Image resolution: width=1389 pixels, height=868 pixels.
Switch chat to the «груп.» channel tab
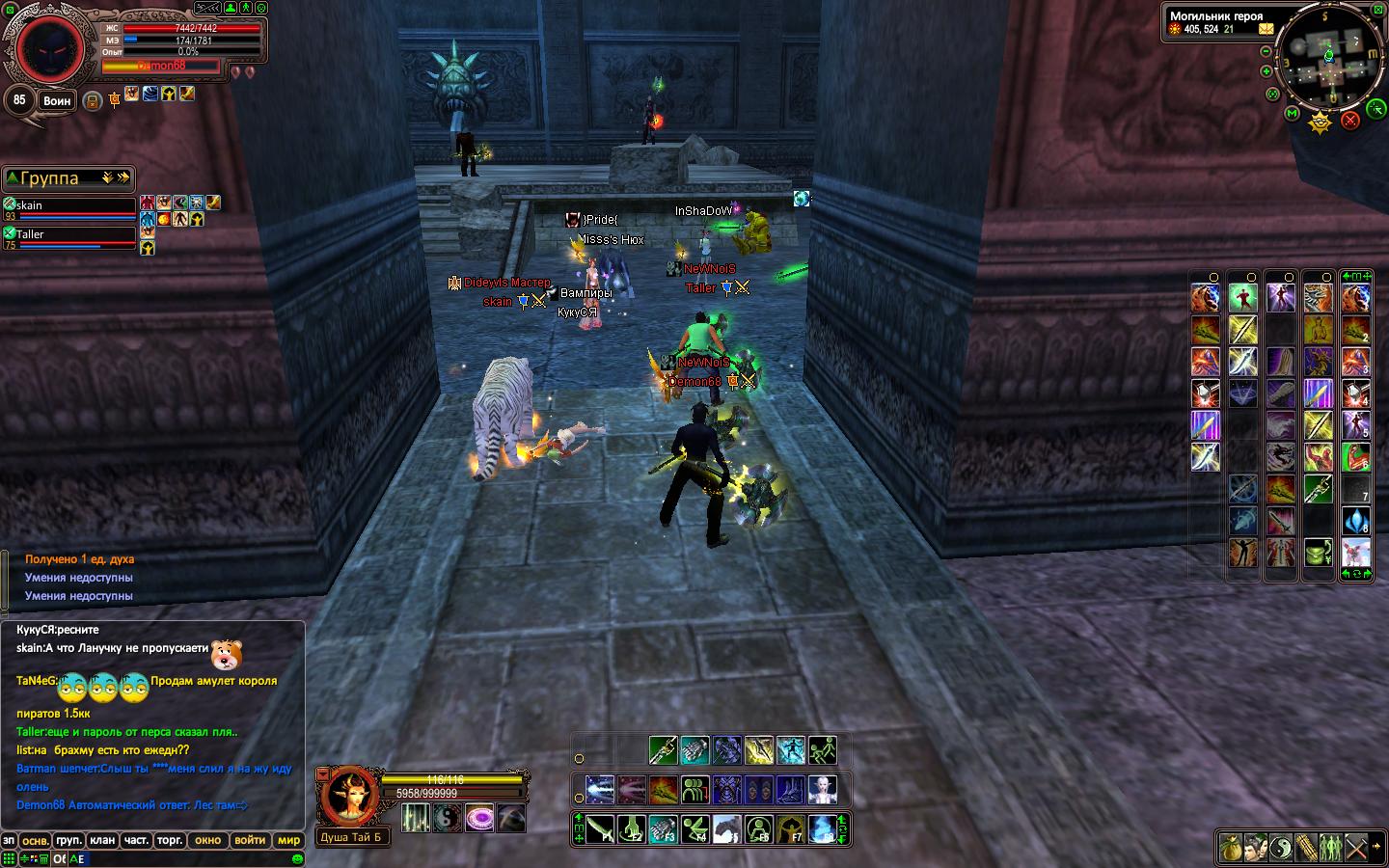pyautogui.click(x=68, y=840)
